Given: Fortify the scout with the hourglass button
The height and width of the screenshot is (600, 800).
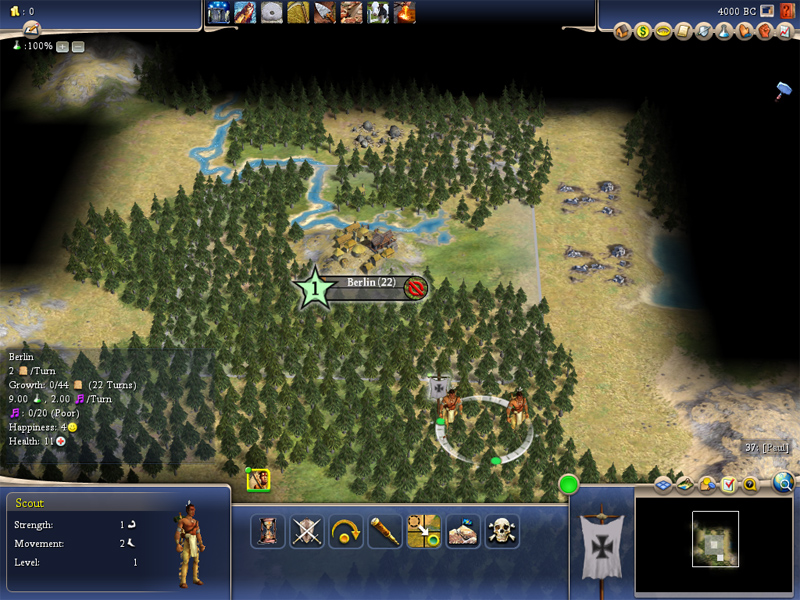Looking at the screenshot, I should (x=267, y=530).
